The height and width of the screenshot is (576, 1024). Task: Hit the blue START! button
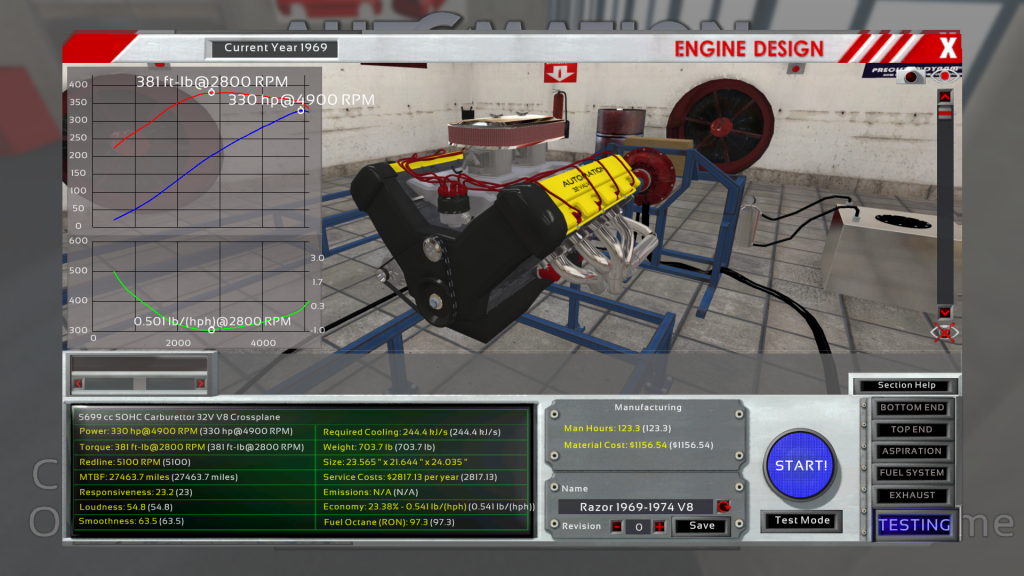click(x=800, y=465)
